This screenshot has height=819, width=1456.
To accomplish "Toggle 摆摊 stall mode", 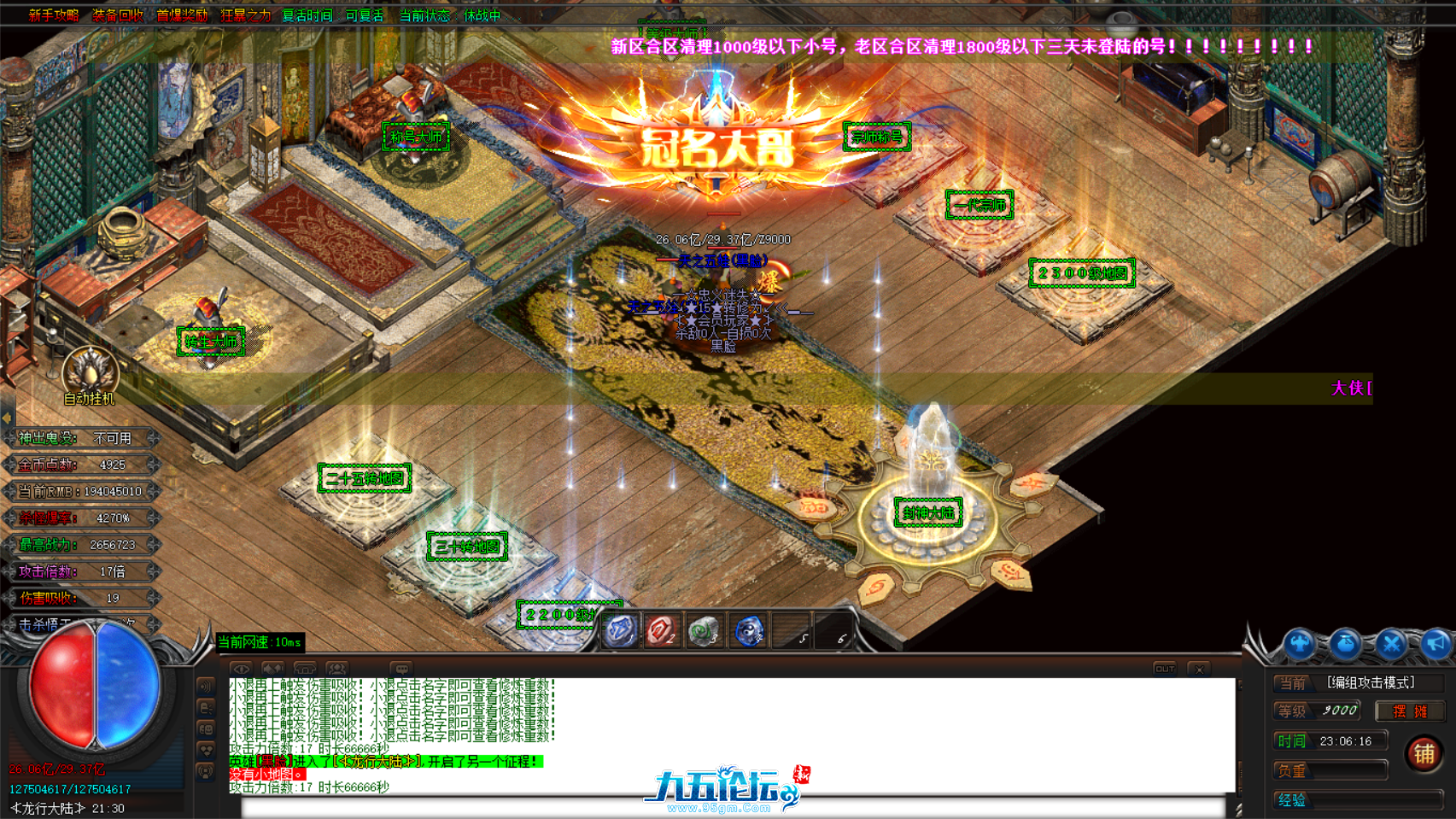I will coord(1410,711).
